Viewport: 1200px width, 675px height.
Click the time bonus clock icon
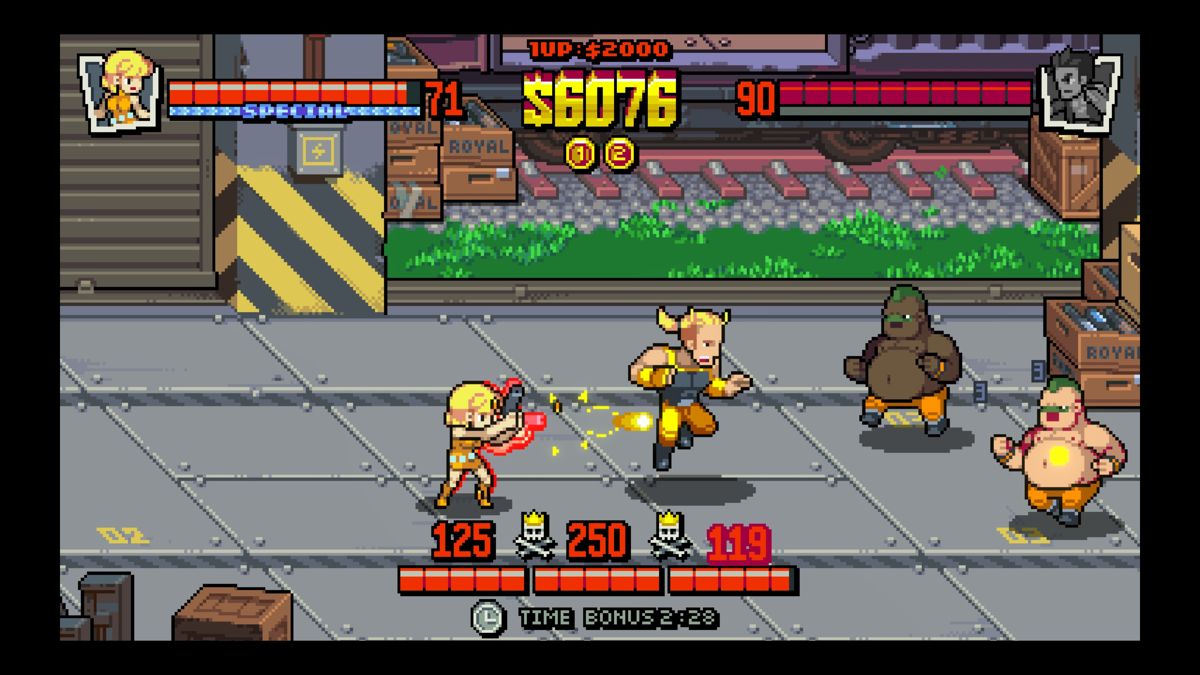[488, 616]
